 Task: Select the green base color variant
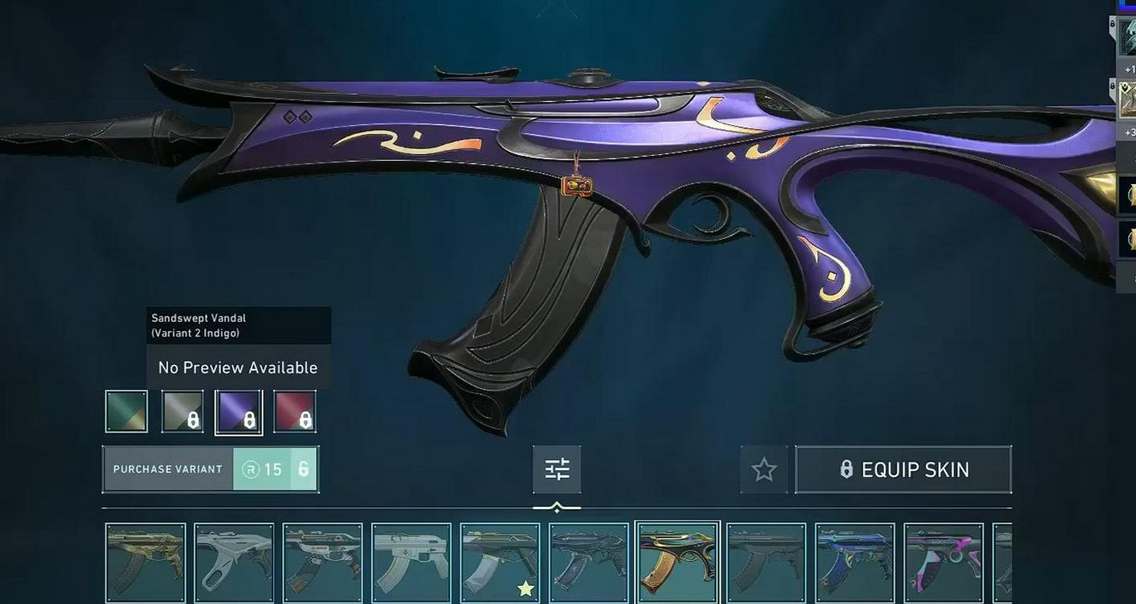coord(127,411)
